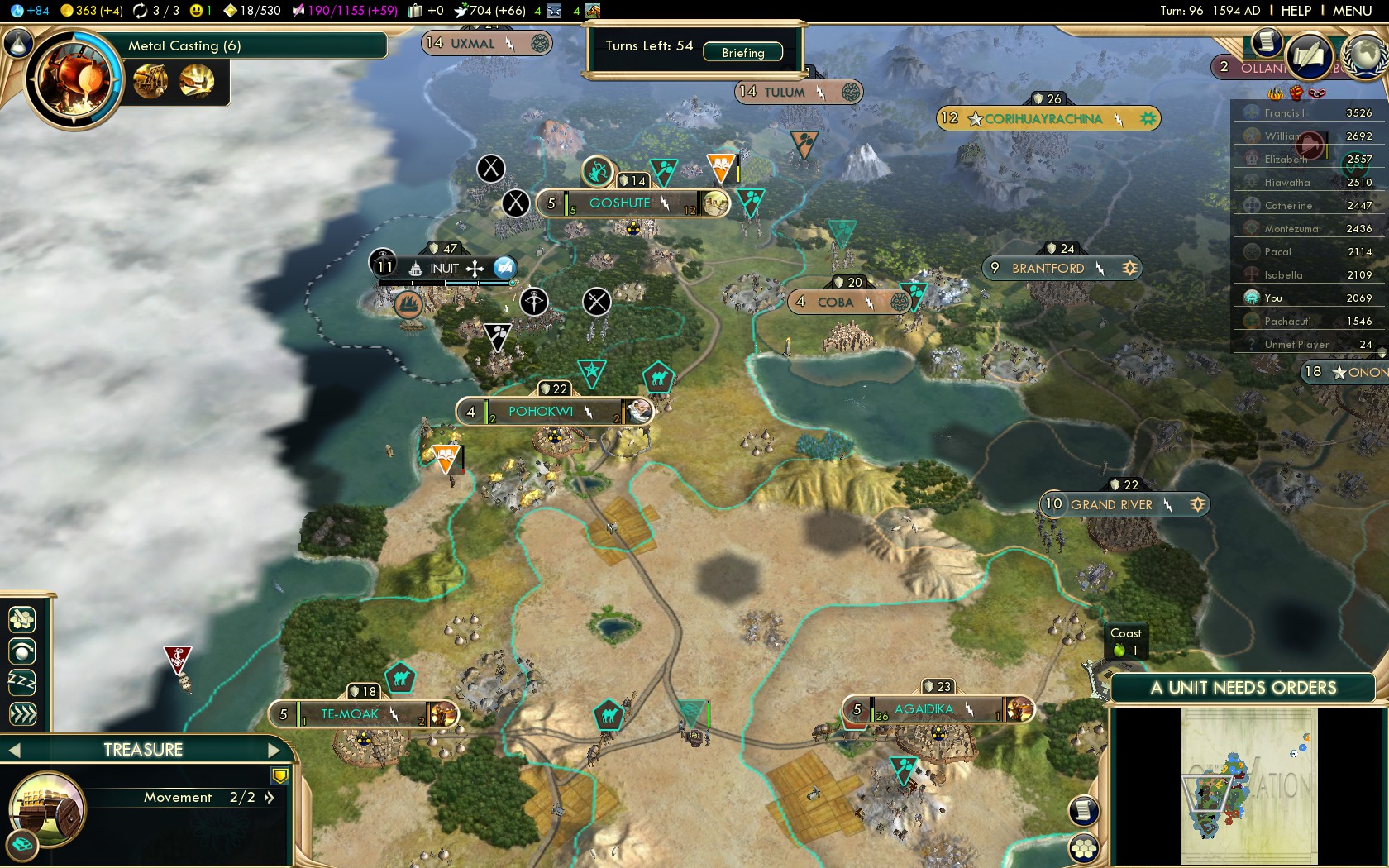1389x868 pixels.
Task: Click on the minimap
Action: (x=1248, y=785)
